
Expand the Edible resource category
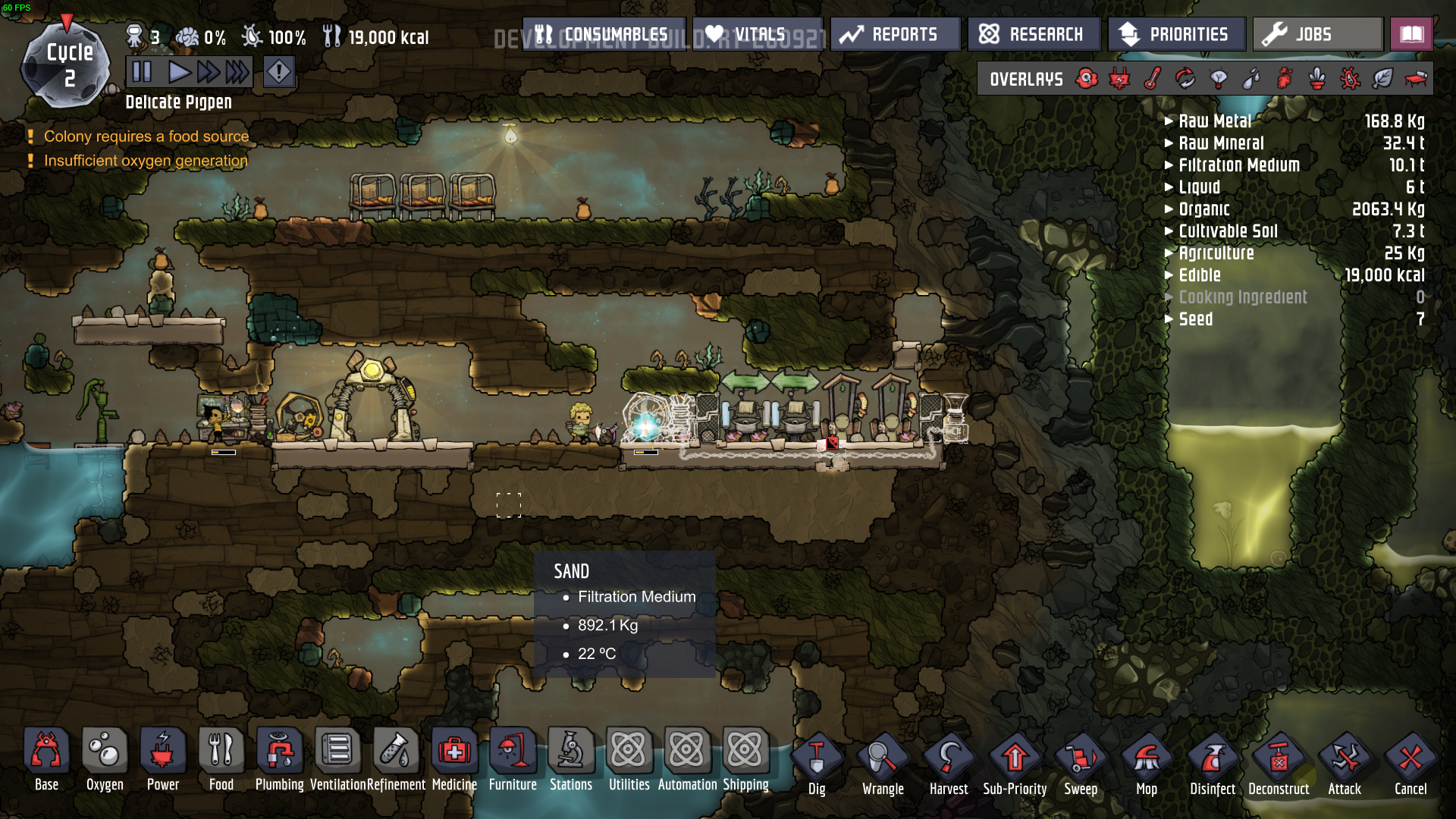click(1199, 275)
